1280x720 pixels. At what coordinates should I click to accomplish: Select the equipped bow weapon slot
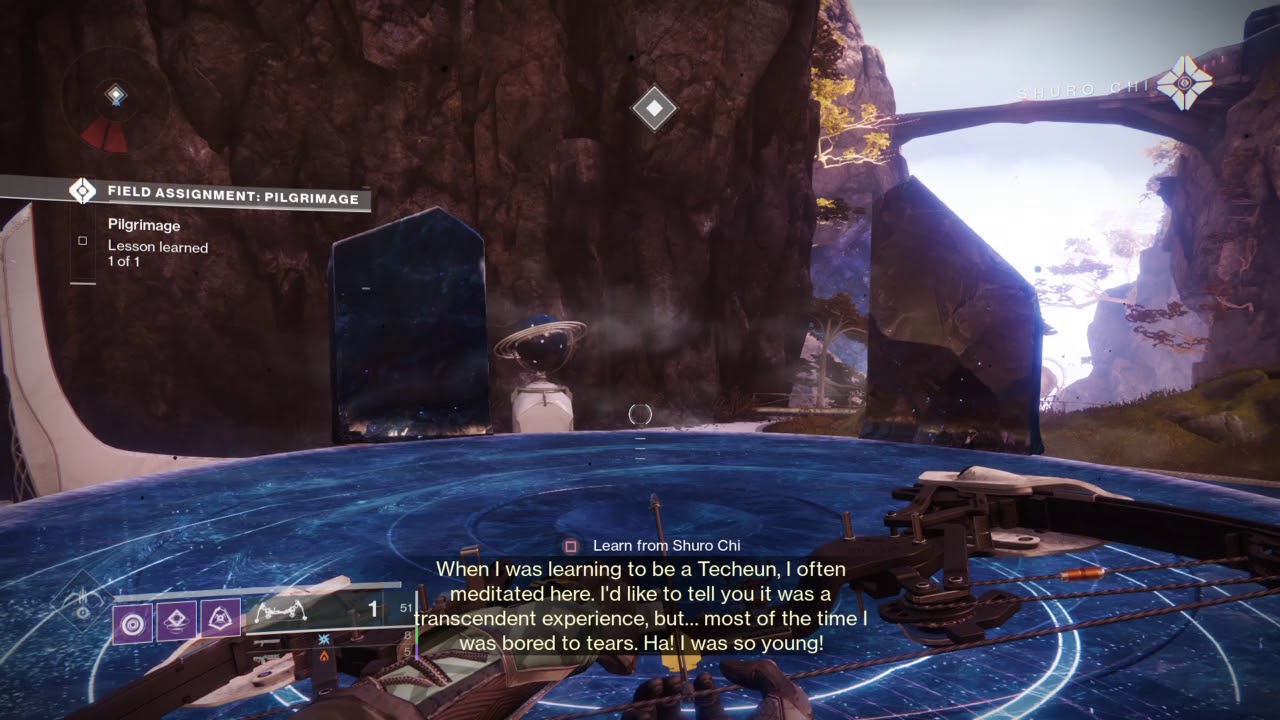322,610
